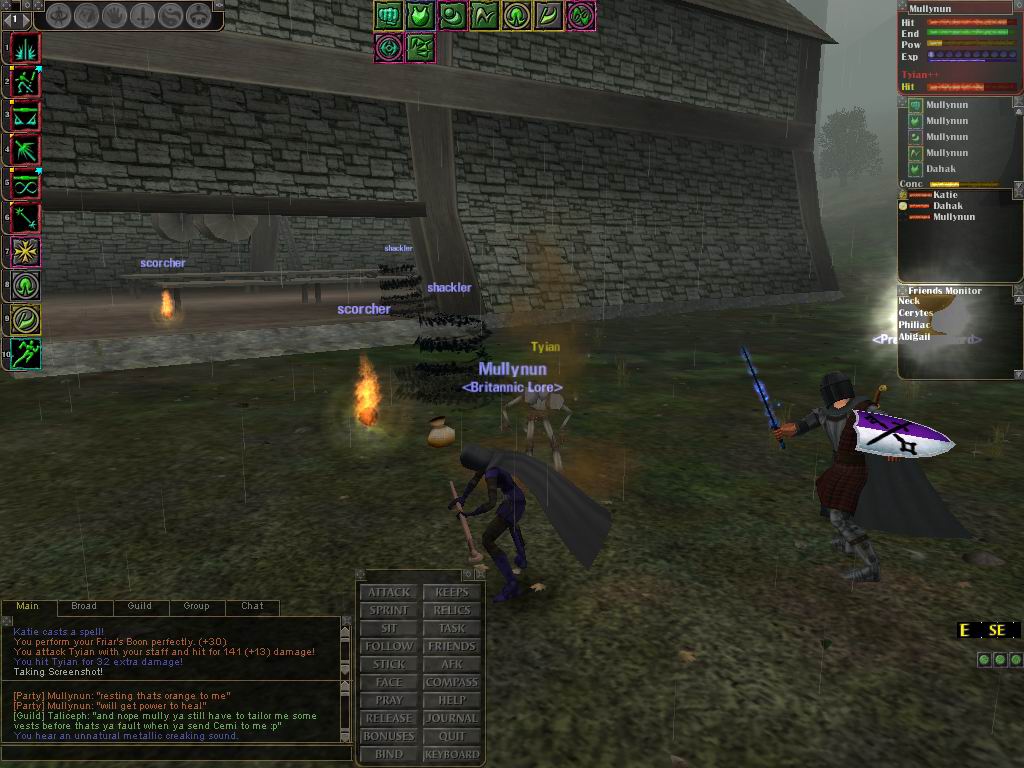This screenshot has width=1024, height=768.
Task: Use the spiky grass ability in slot 1
Action: click(26, 47)
